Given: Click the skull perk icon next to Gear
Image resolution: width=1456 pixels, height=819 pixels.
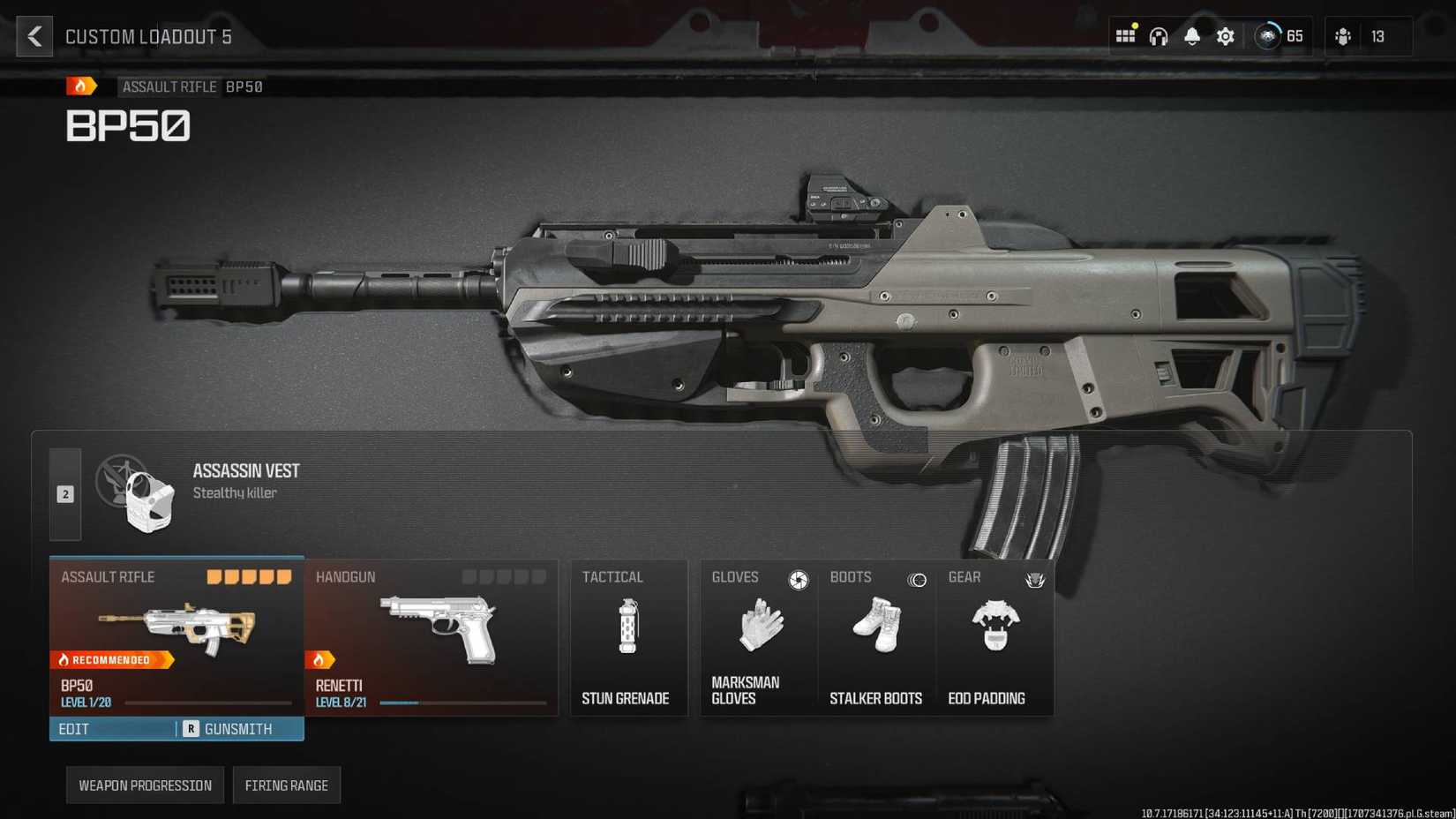Looking at the screenshot, I should click(1036, 581).
